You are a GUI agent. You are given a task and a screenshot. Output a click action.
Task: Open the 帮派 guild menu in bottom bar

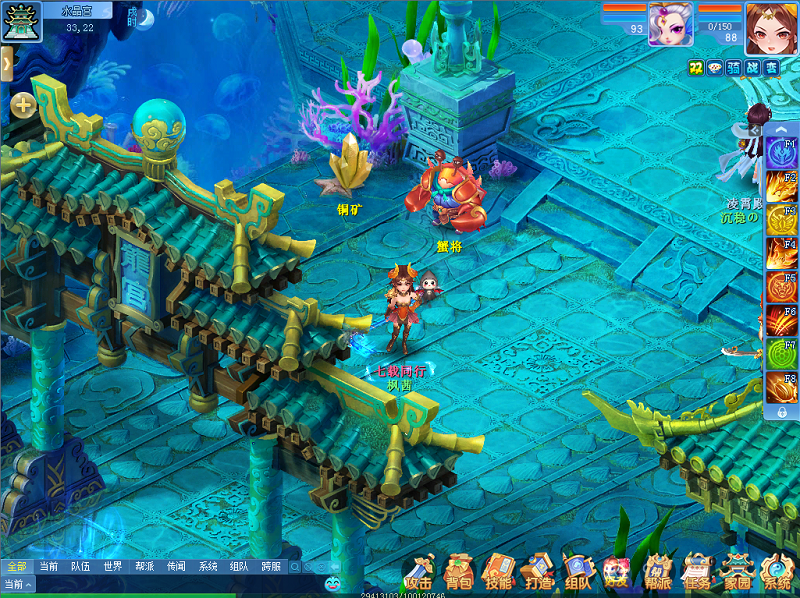pyautogui.click(x=657, y=572)
